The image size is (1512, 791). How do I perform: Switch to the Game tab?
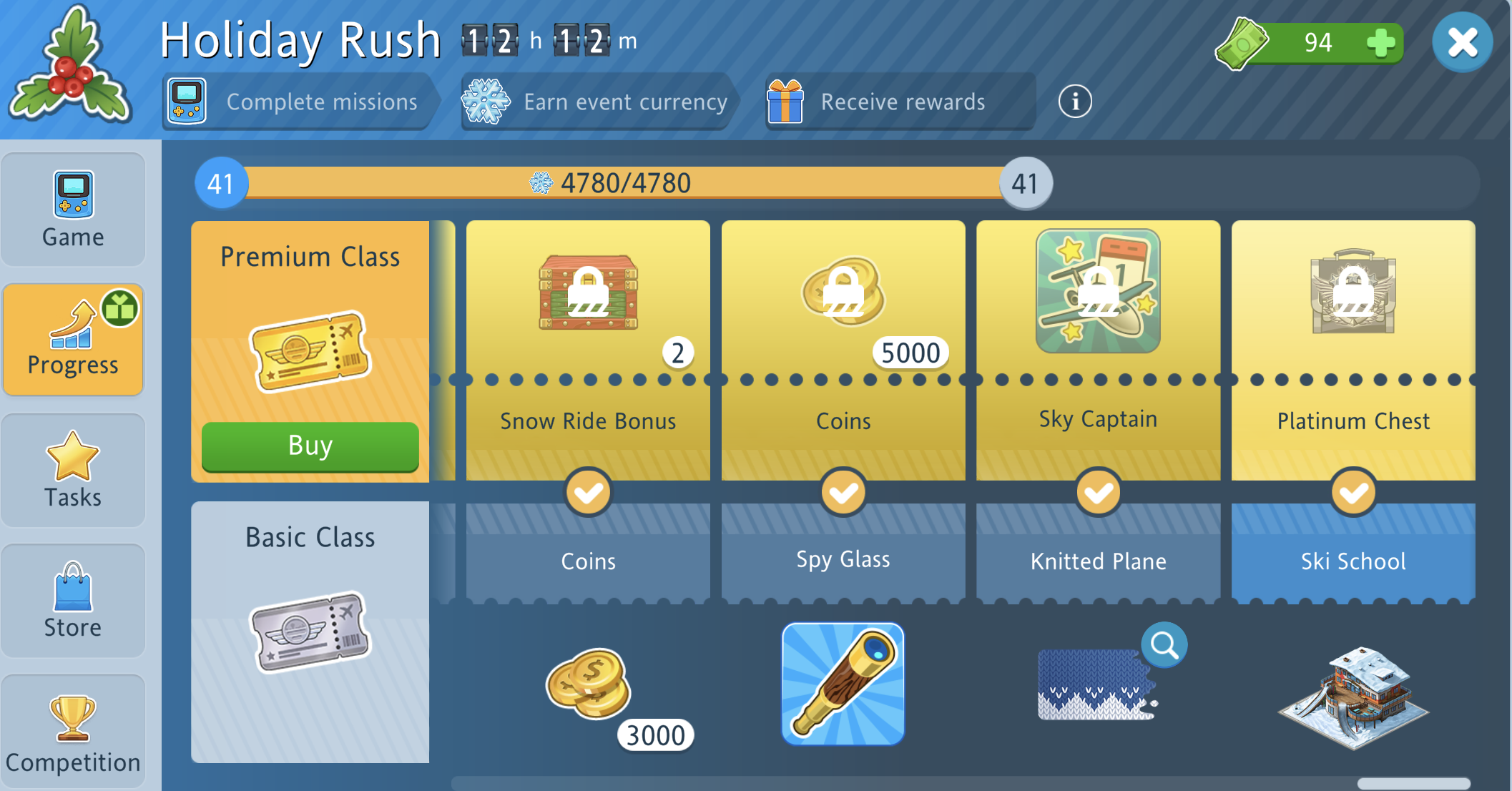[73, 210]
